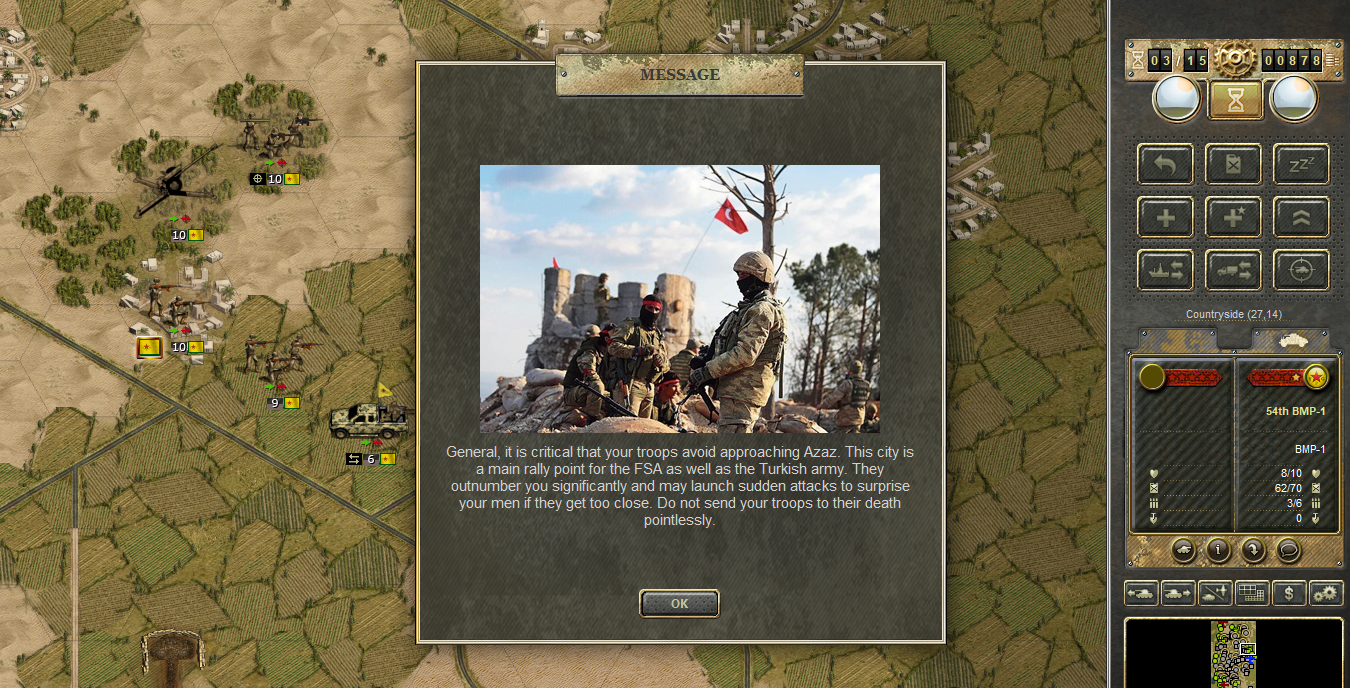Click the ship embark button
The image size is (1350, 688).
coord(1165,270)
